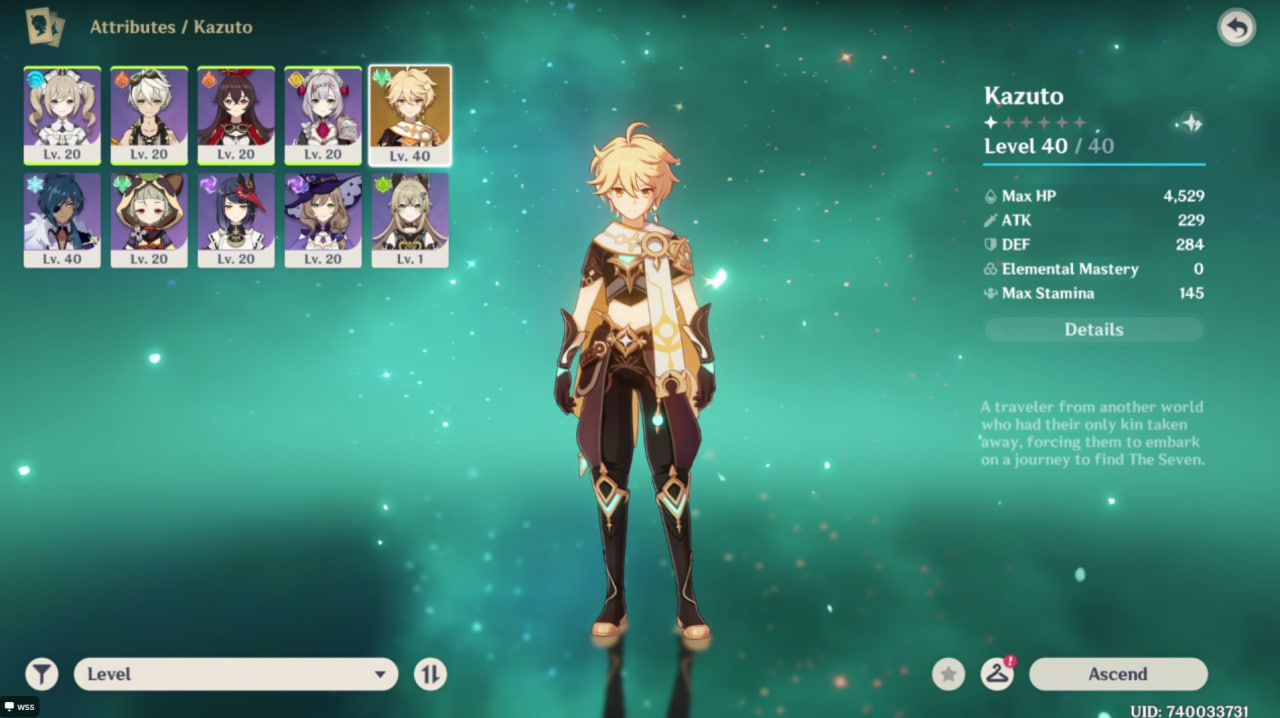Image resolution: width=1280 pixels, height=718 pixels.
Task: Open the outfit hanger icon
Action: click(997, 674)
